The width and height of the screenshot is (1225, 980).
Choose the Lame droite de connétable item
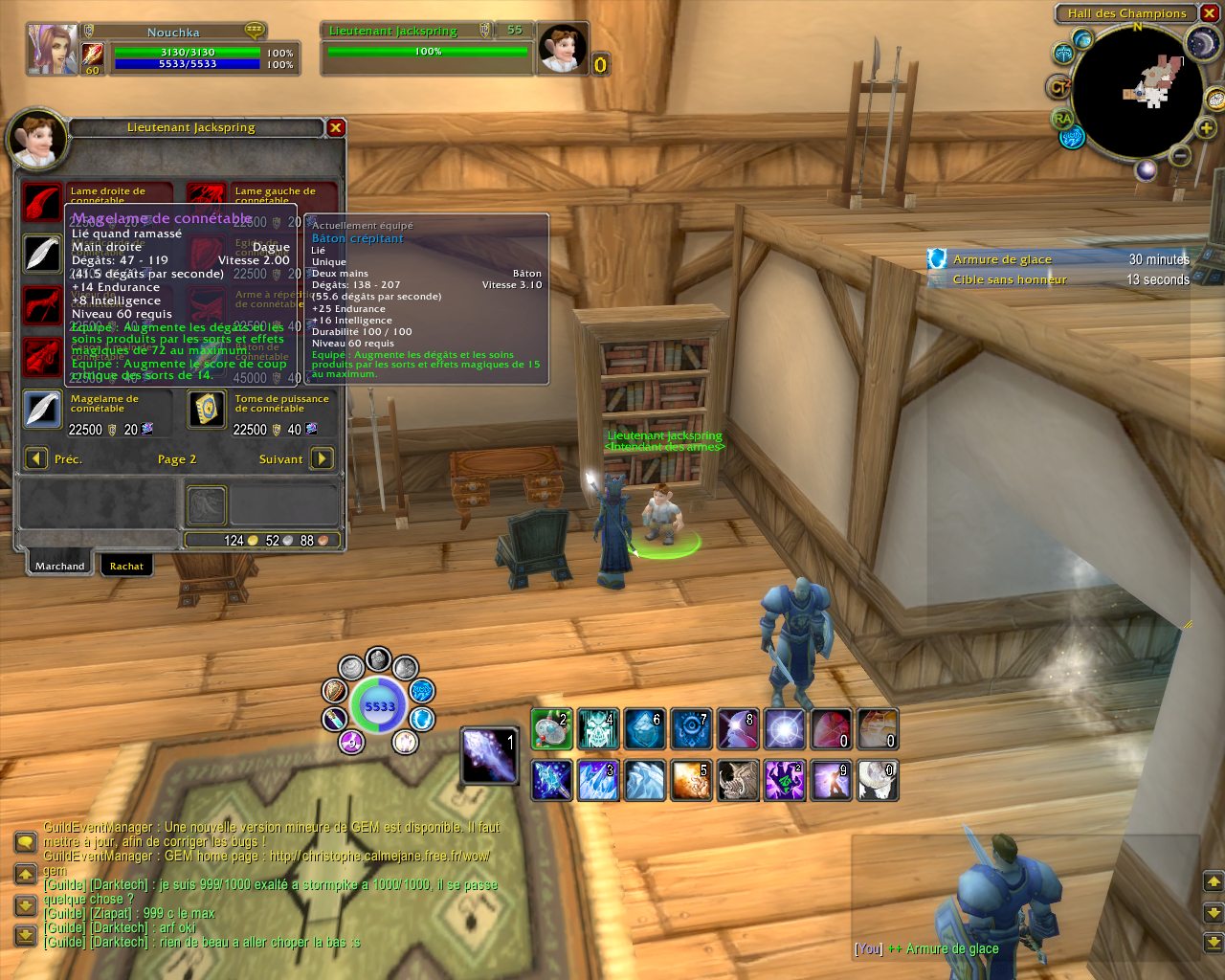coord(42,202)
